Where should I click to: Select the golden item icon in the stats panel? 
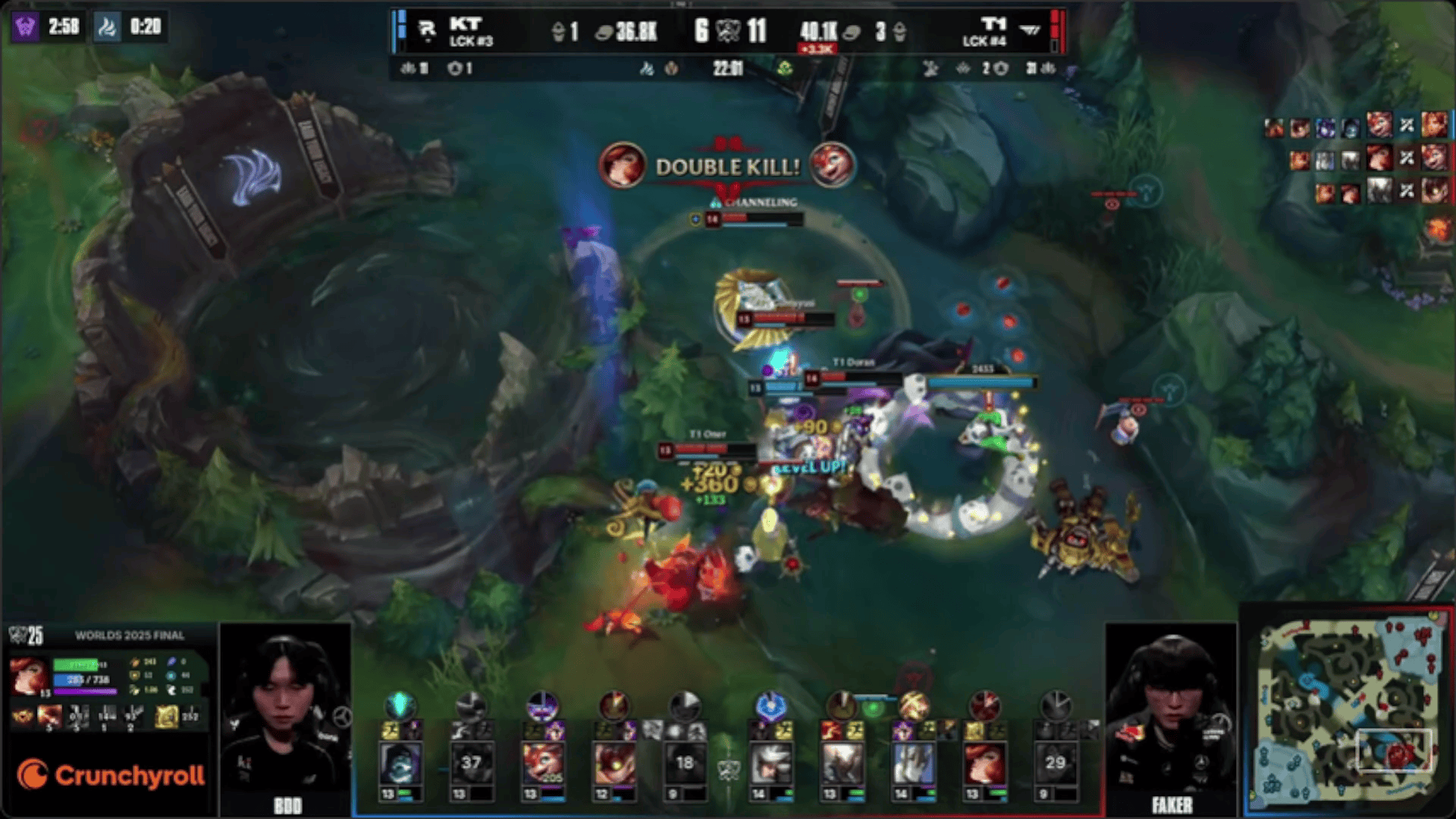point(166,716)
